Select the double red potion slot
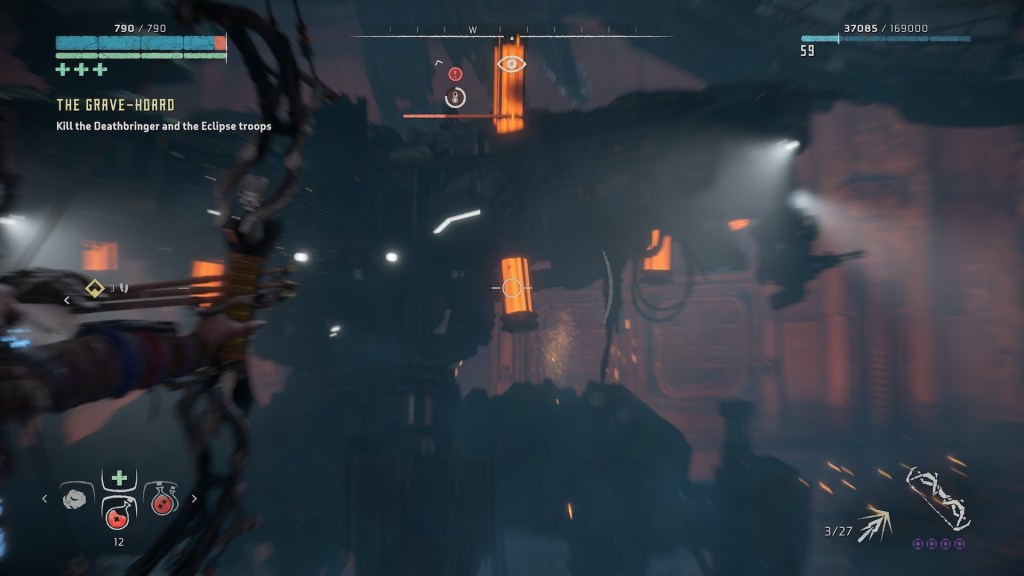Image resolution: width=1024 pixels, height=576 pixels. pyautogui.click(x=161, y=499)
